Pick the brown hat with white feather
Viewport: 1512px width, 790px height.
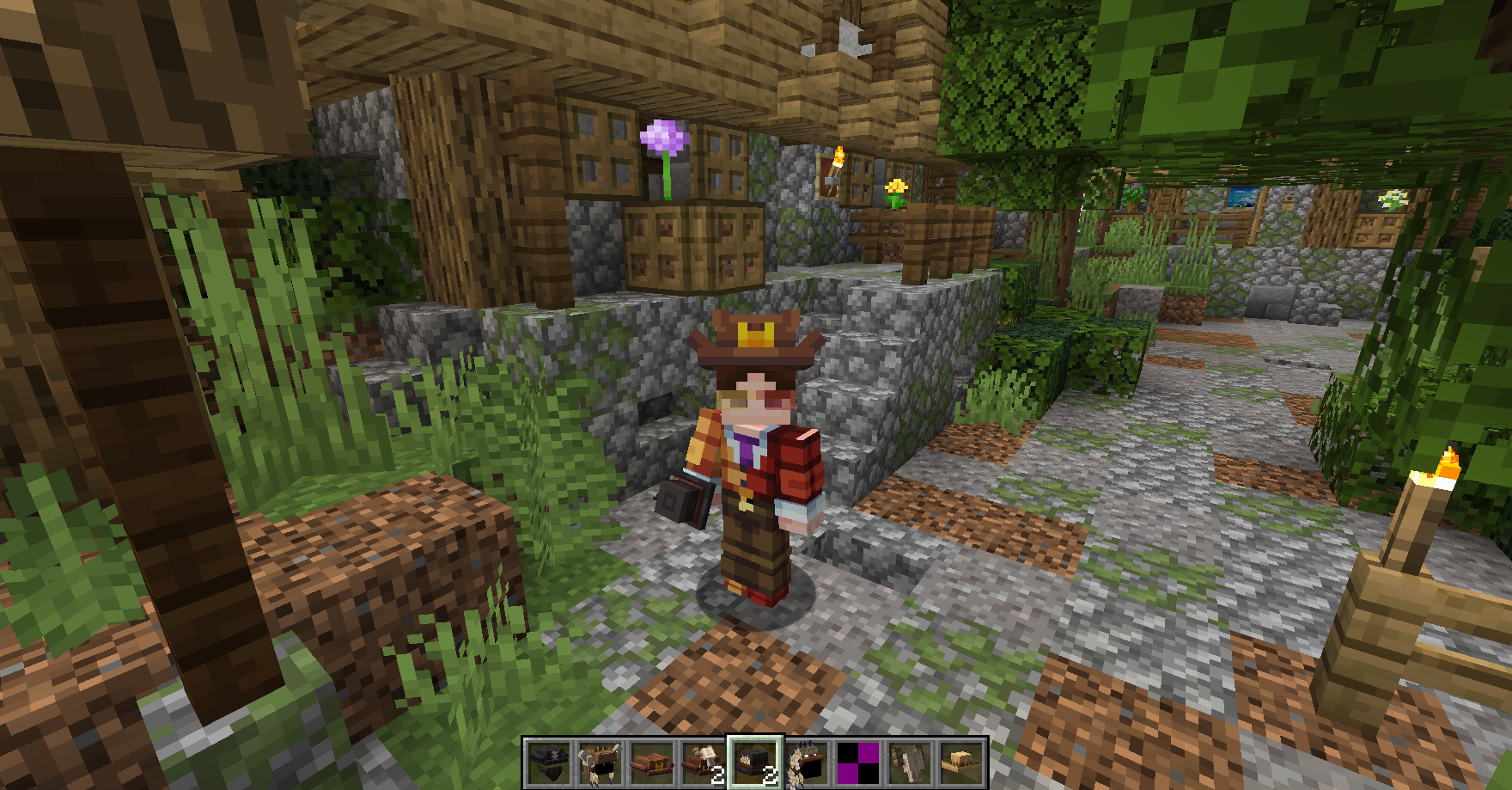[x=704, y=762]
